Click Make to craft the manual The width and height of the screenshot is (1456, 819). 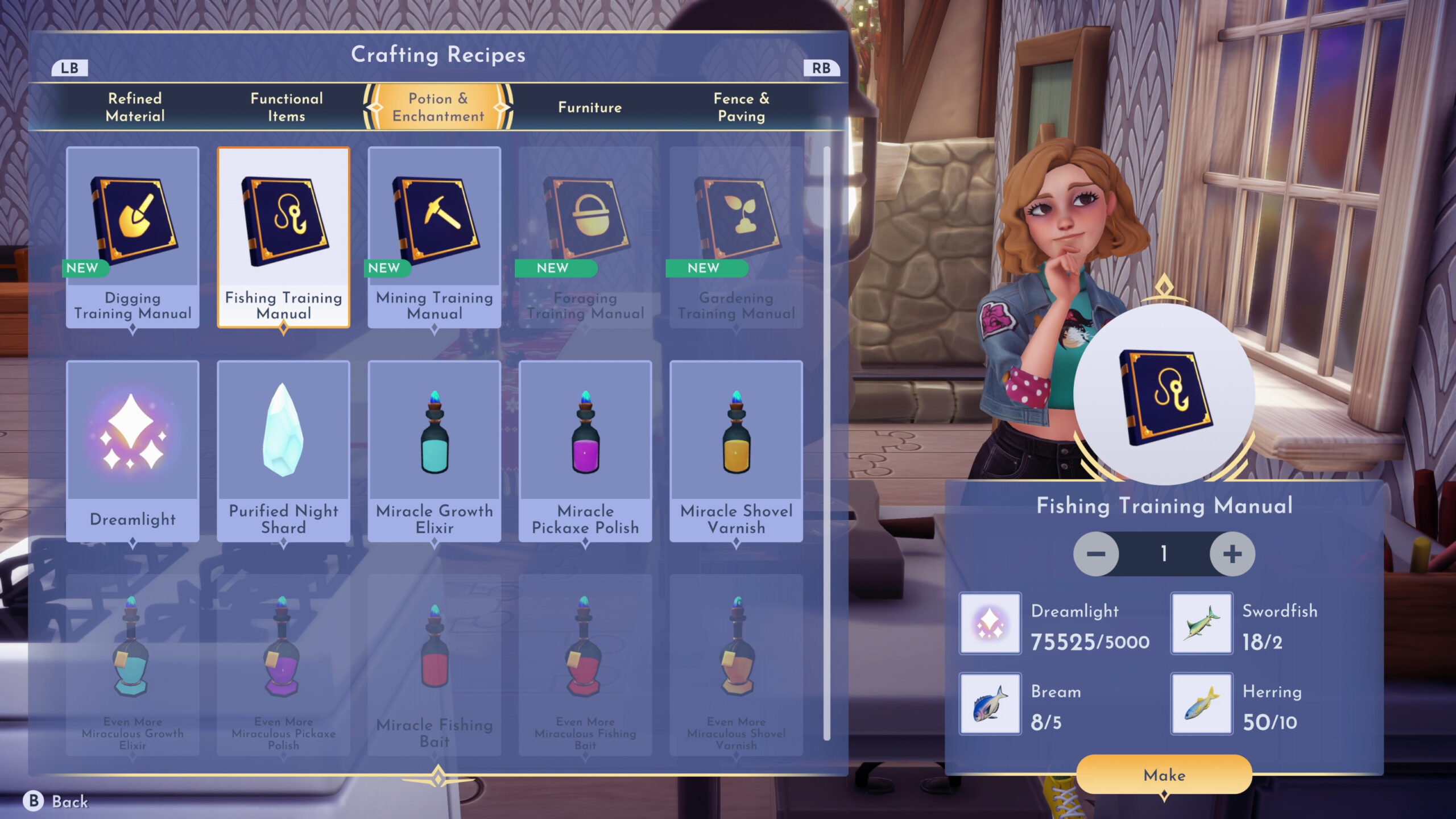(x=1164, y=775)
